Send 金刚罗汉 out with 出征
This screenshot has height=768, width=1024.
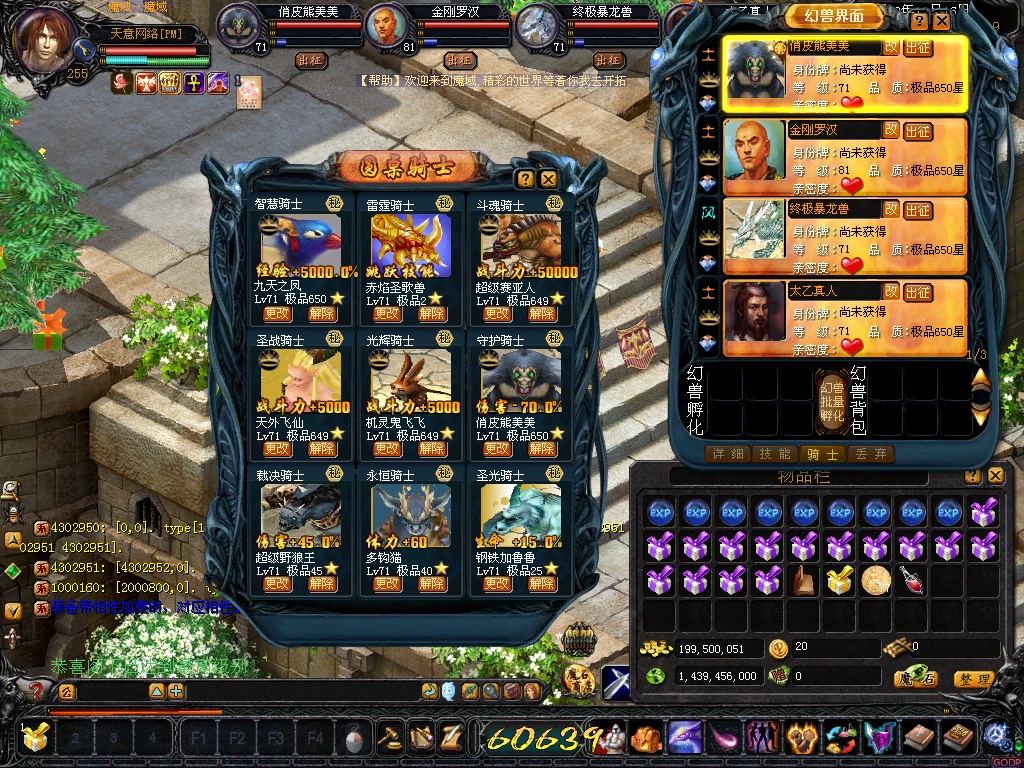[x=917, y=130]
